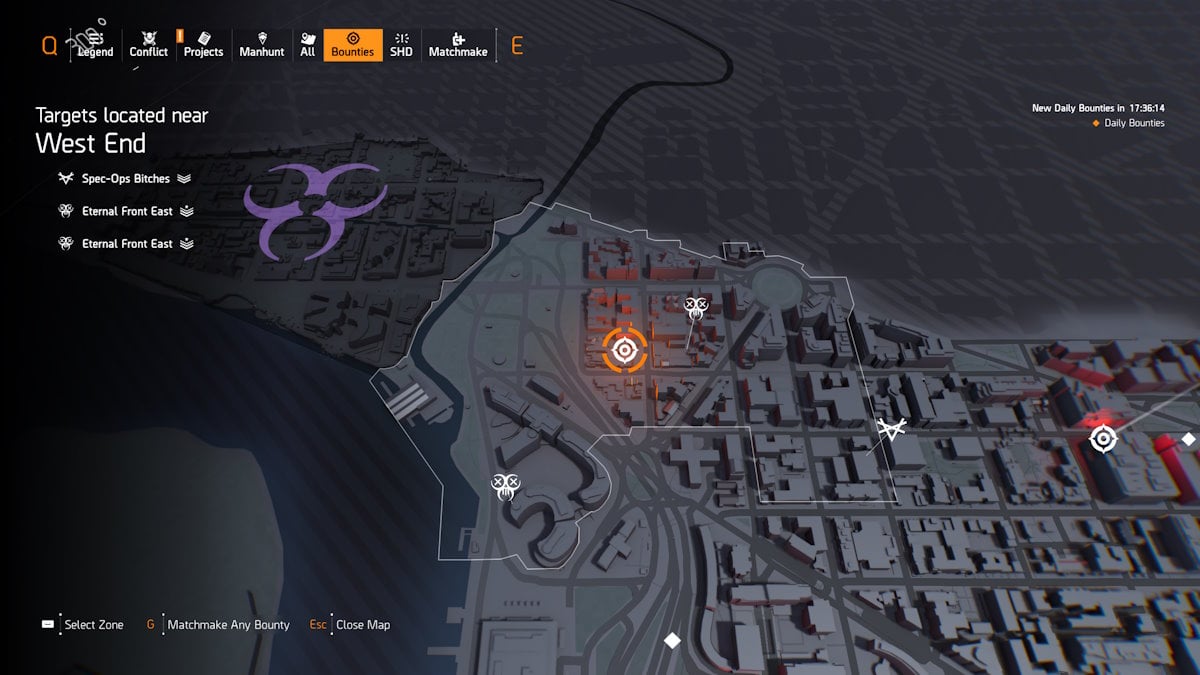Open the Matchmake tab
Screen dimensions: 1200x675
458,45
